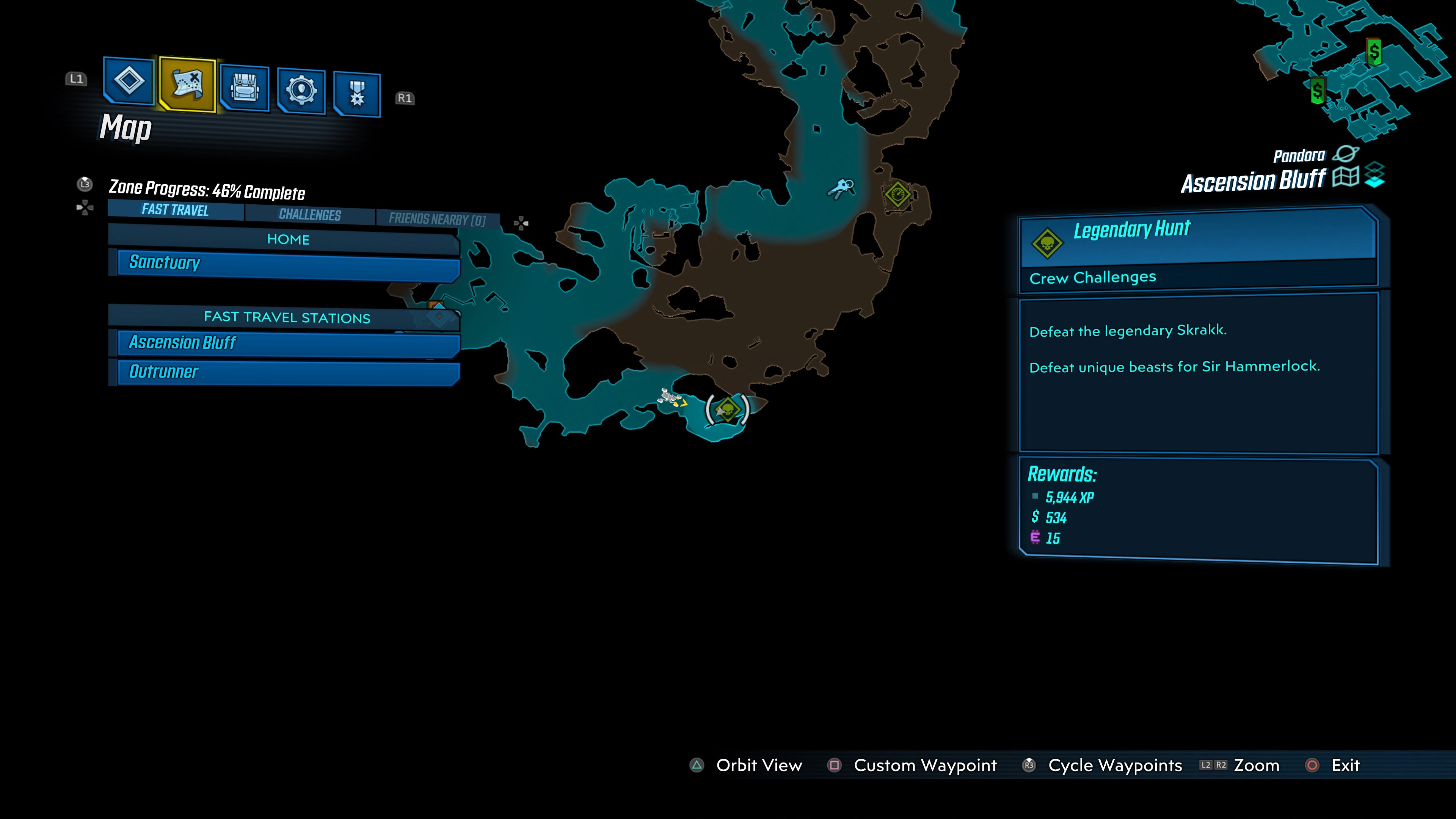This screenshot has height=819, width=1456.
Task: Open the planet icon beside Pandora
Action: [x=1345, y=154]
